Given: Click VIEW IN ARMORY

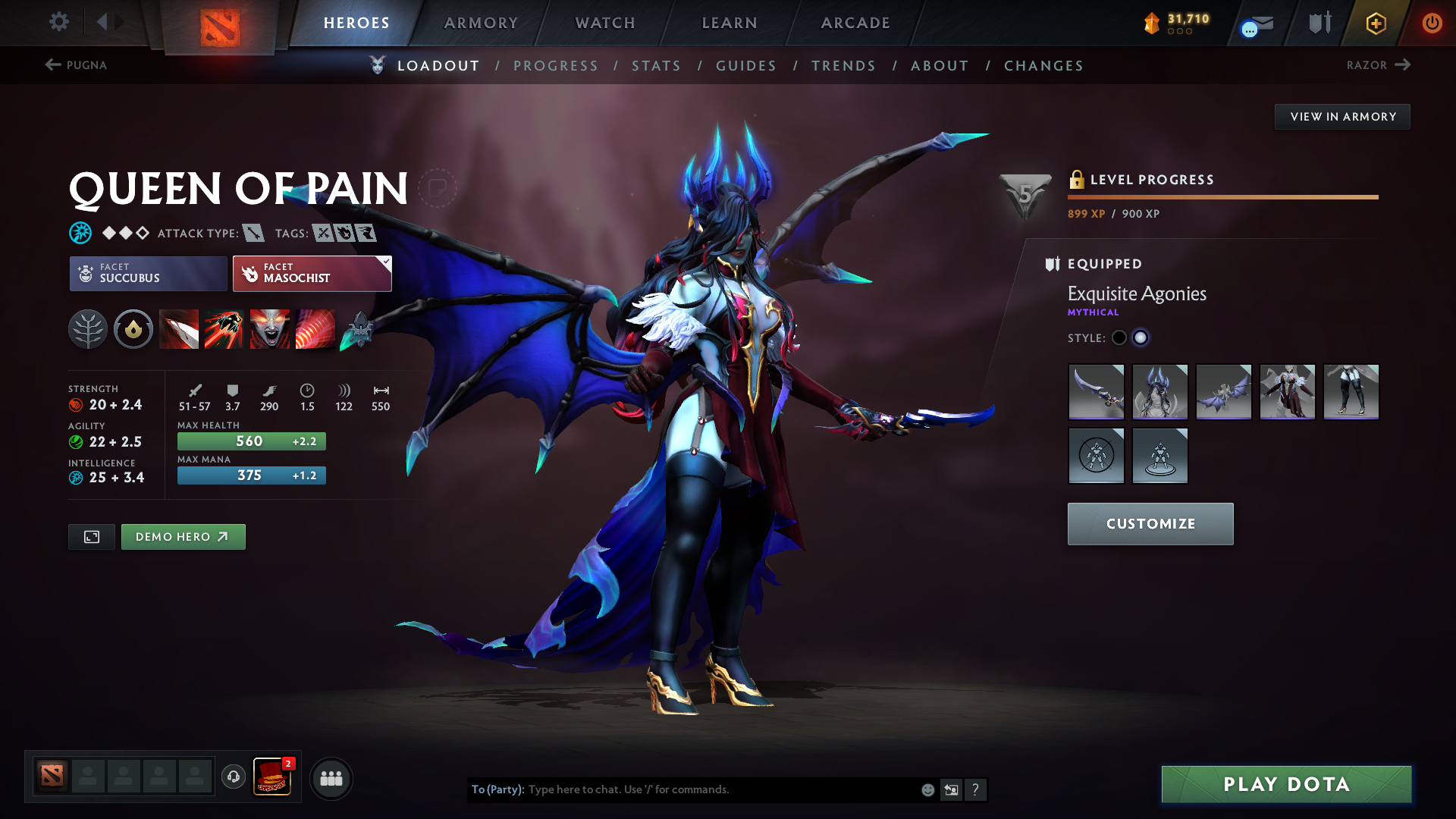Looking at the screenshot, I should 1342,116.
